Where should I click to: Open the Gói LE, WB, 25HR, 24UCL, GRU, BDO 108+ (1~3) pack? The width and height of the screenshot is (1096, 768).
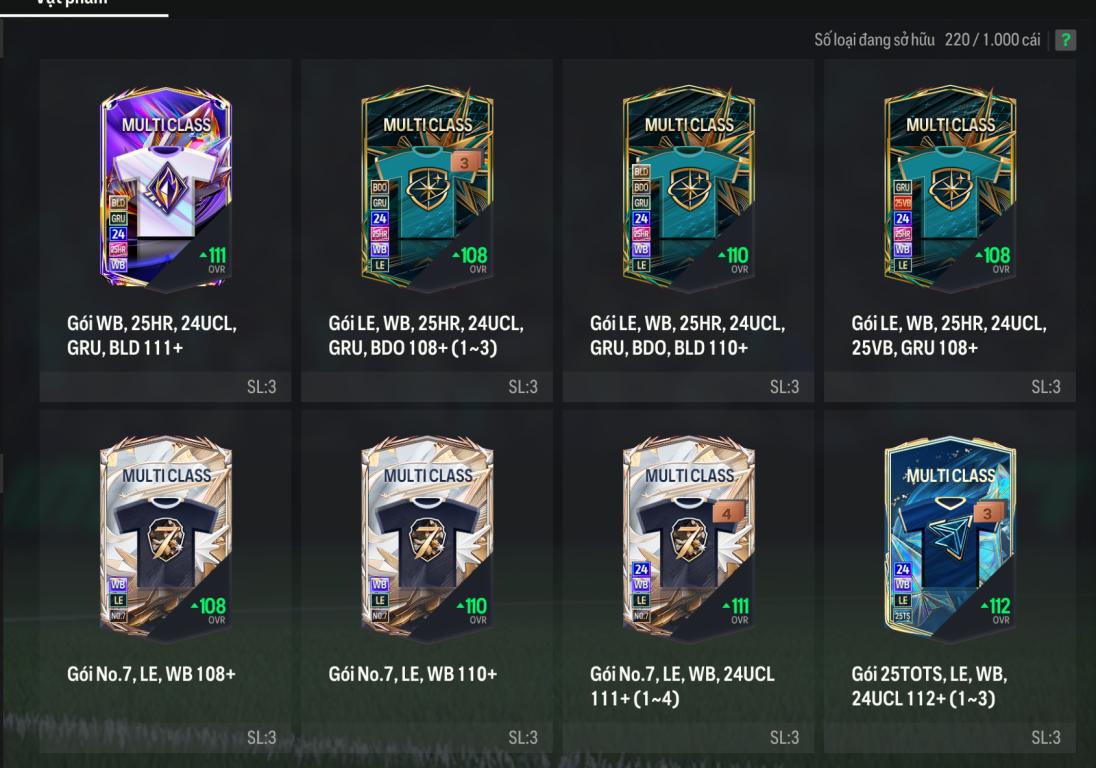427,190
